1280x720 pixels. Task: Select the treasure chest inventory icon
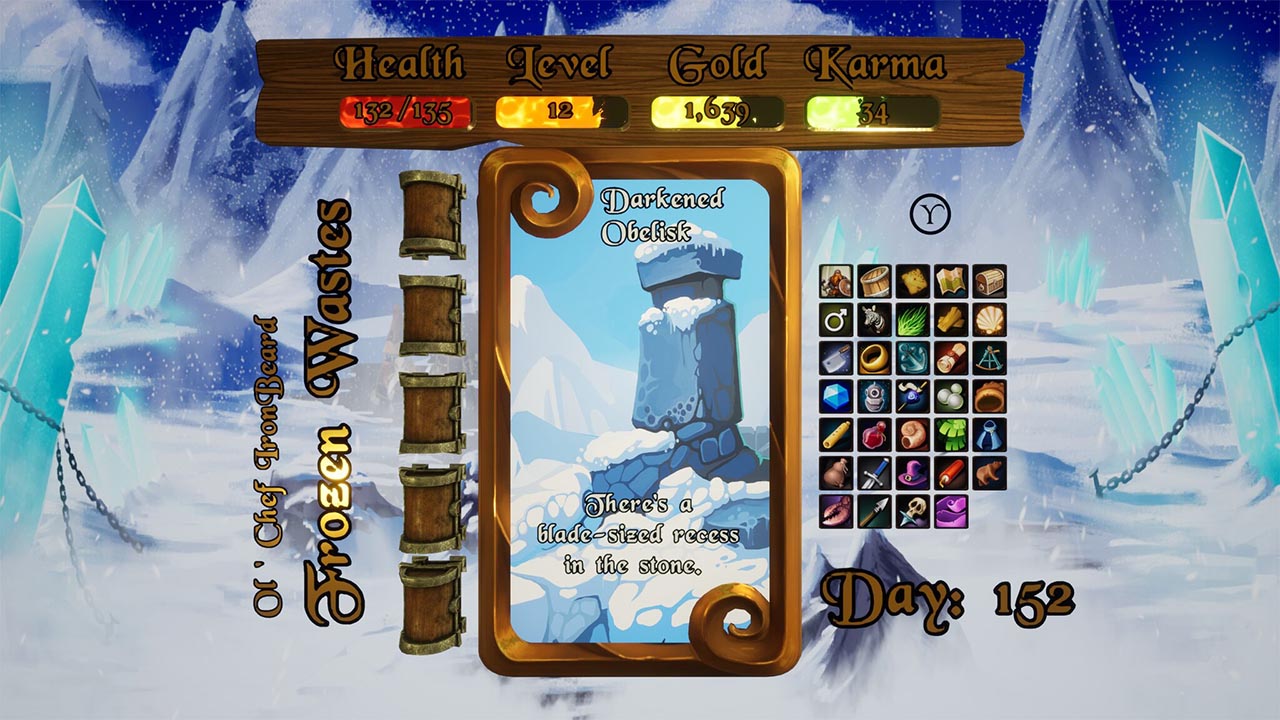988,281
